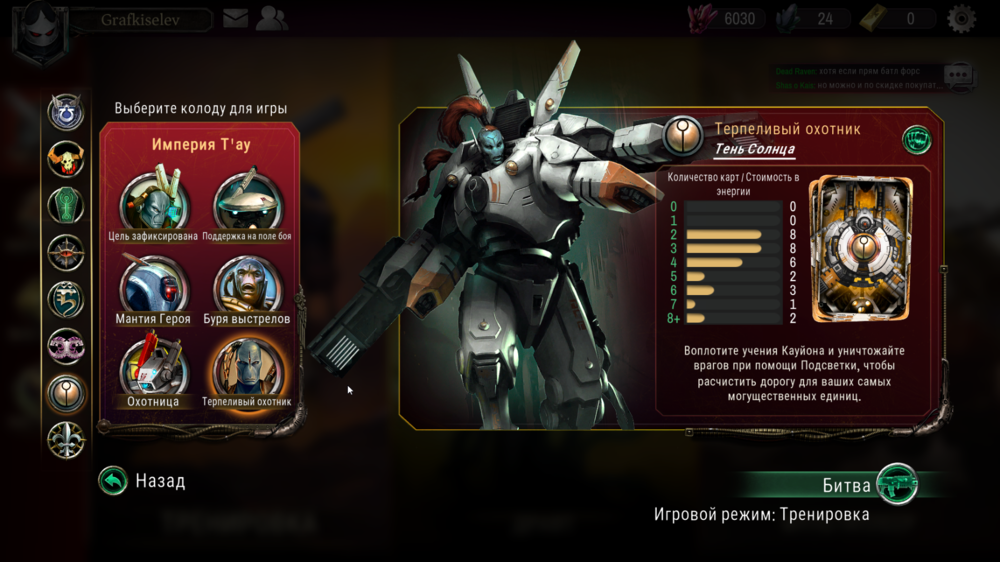Screen dimensions: 1000x562
Task: Switch to the red eye star faction
Action: pos(66,252)
